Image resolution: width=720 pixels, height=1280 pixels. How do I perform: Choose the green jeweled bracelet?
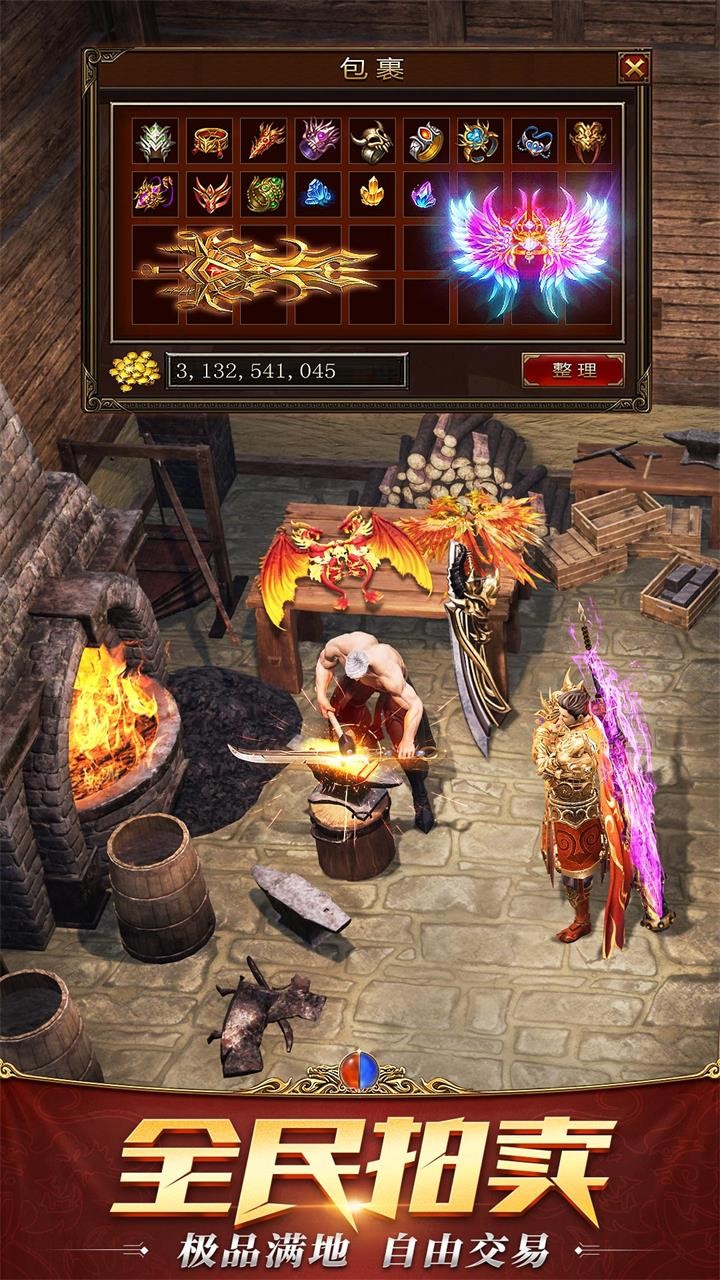(x=264, y=193)
